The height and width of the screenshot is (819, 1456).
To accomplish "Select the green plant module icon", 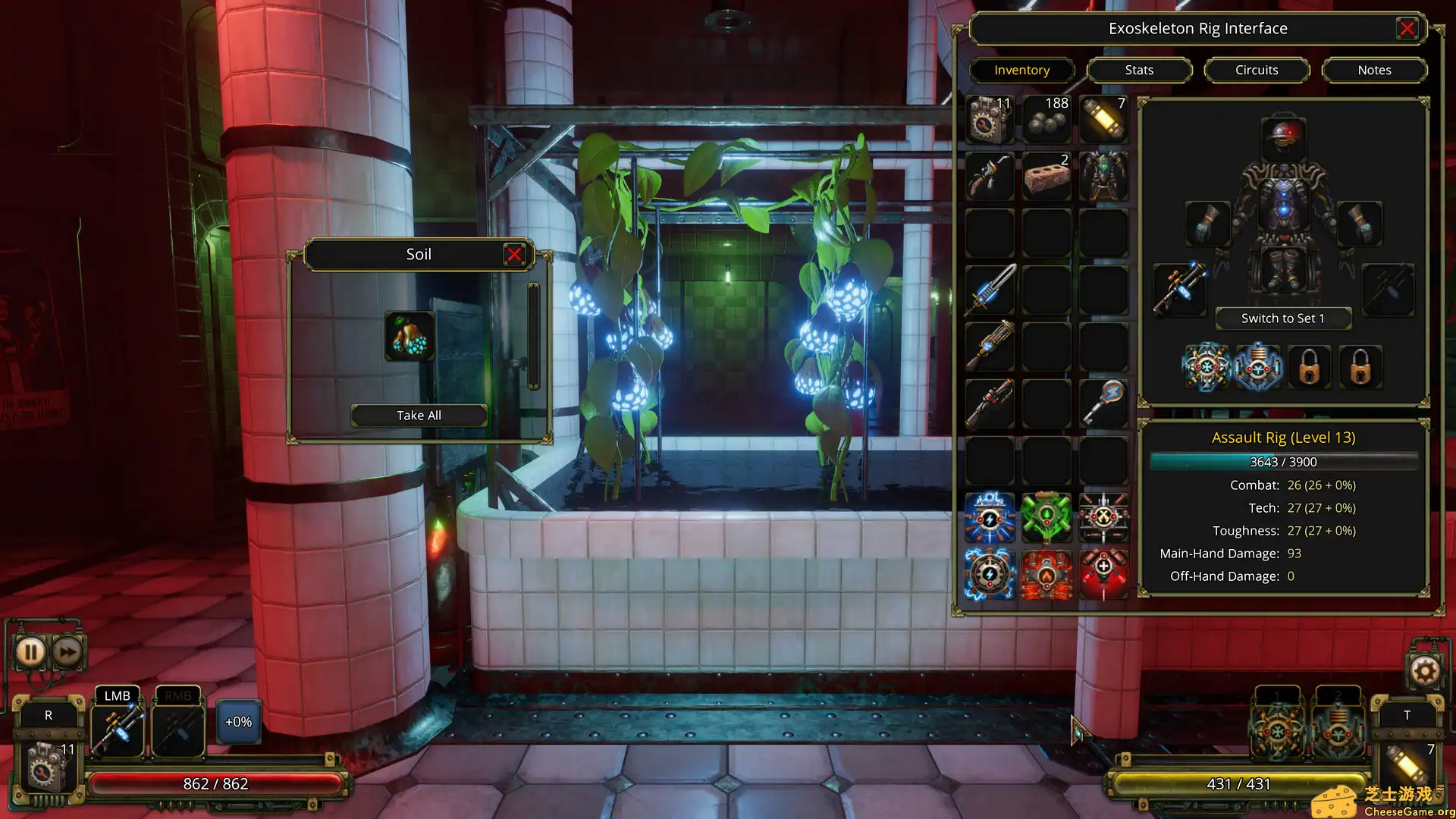I will 1047,517.
